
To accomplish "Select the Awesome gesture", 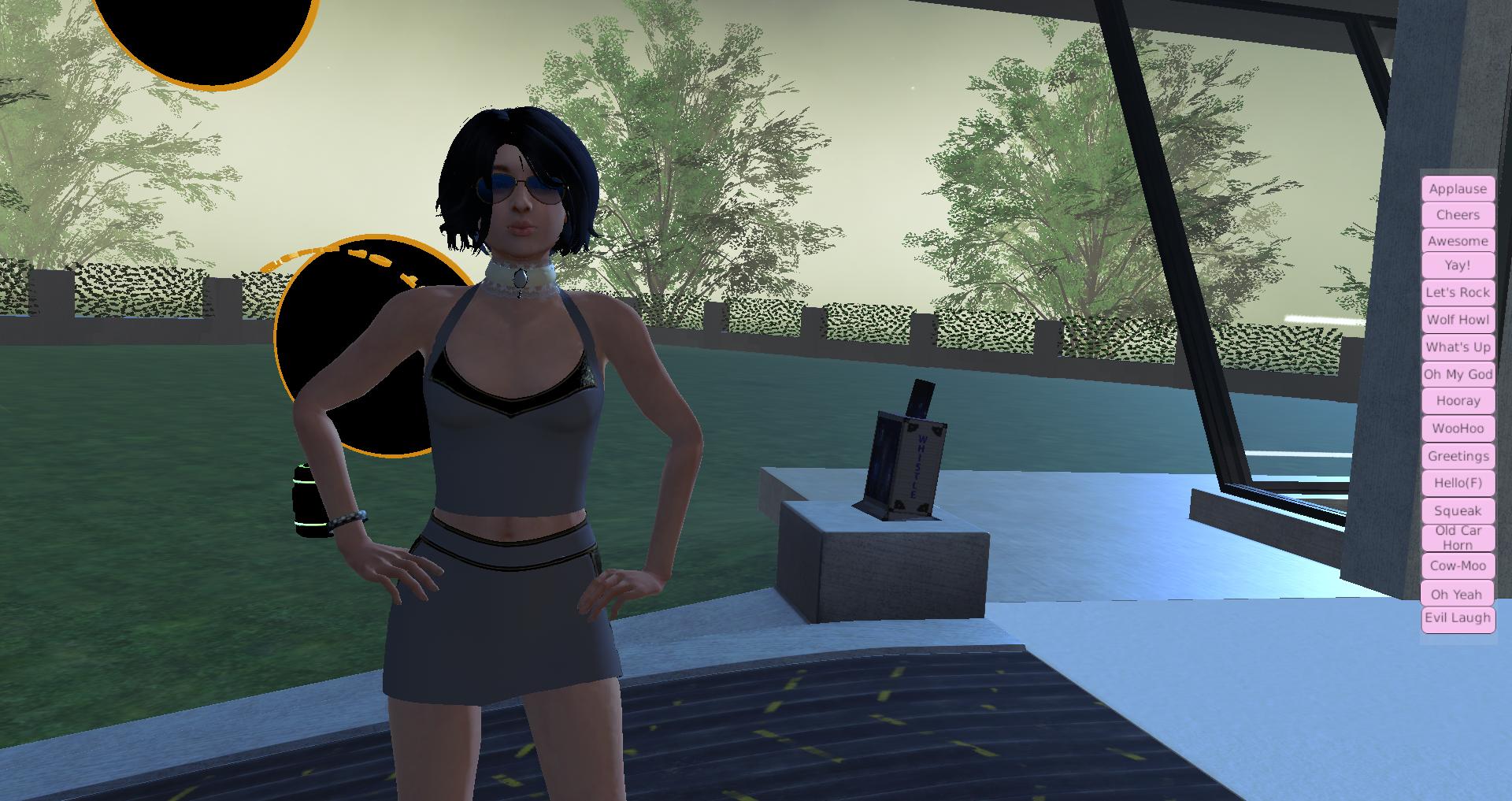I will tap(1458, 241).
